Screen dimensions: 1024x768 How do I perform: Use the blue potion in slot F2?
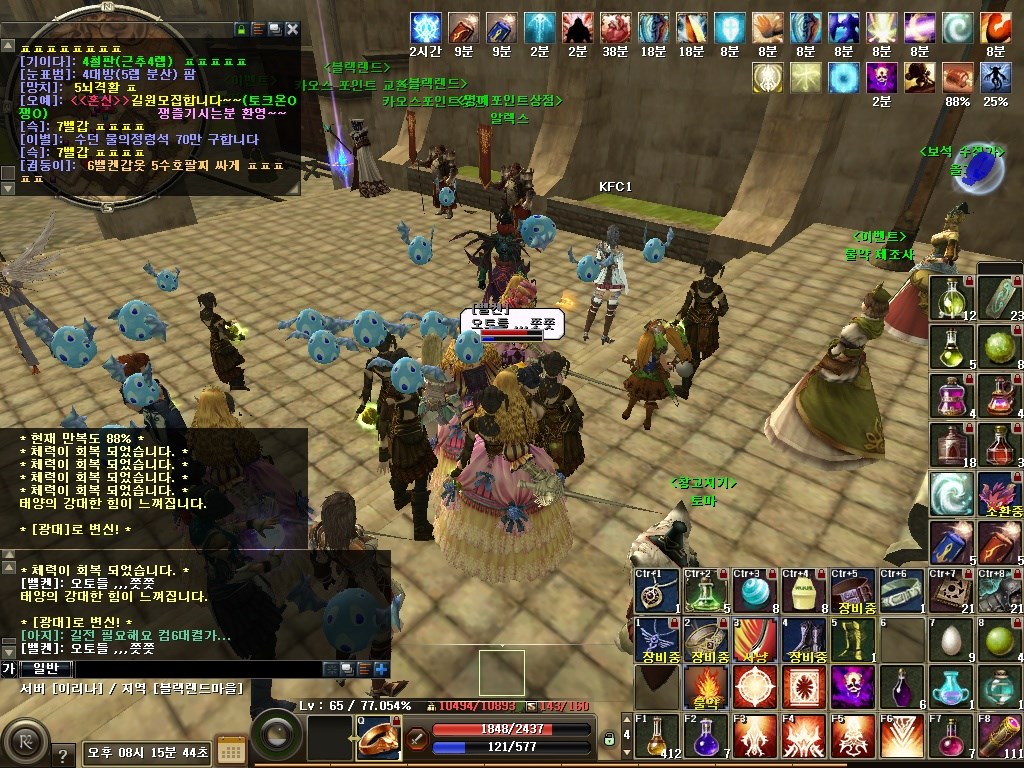click(x=704, y=737)
